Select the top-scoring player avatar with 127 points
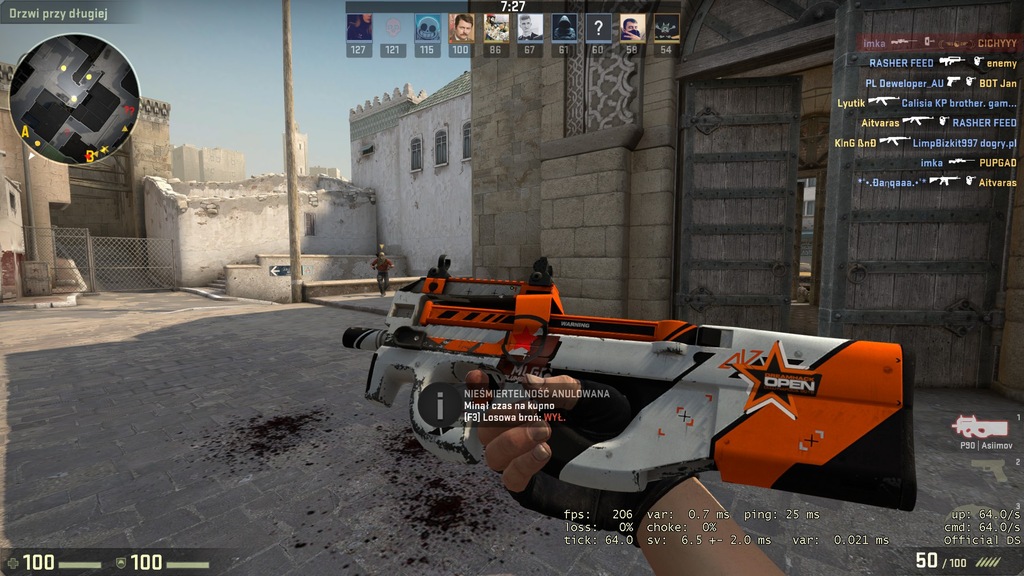 [359, 27]
